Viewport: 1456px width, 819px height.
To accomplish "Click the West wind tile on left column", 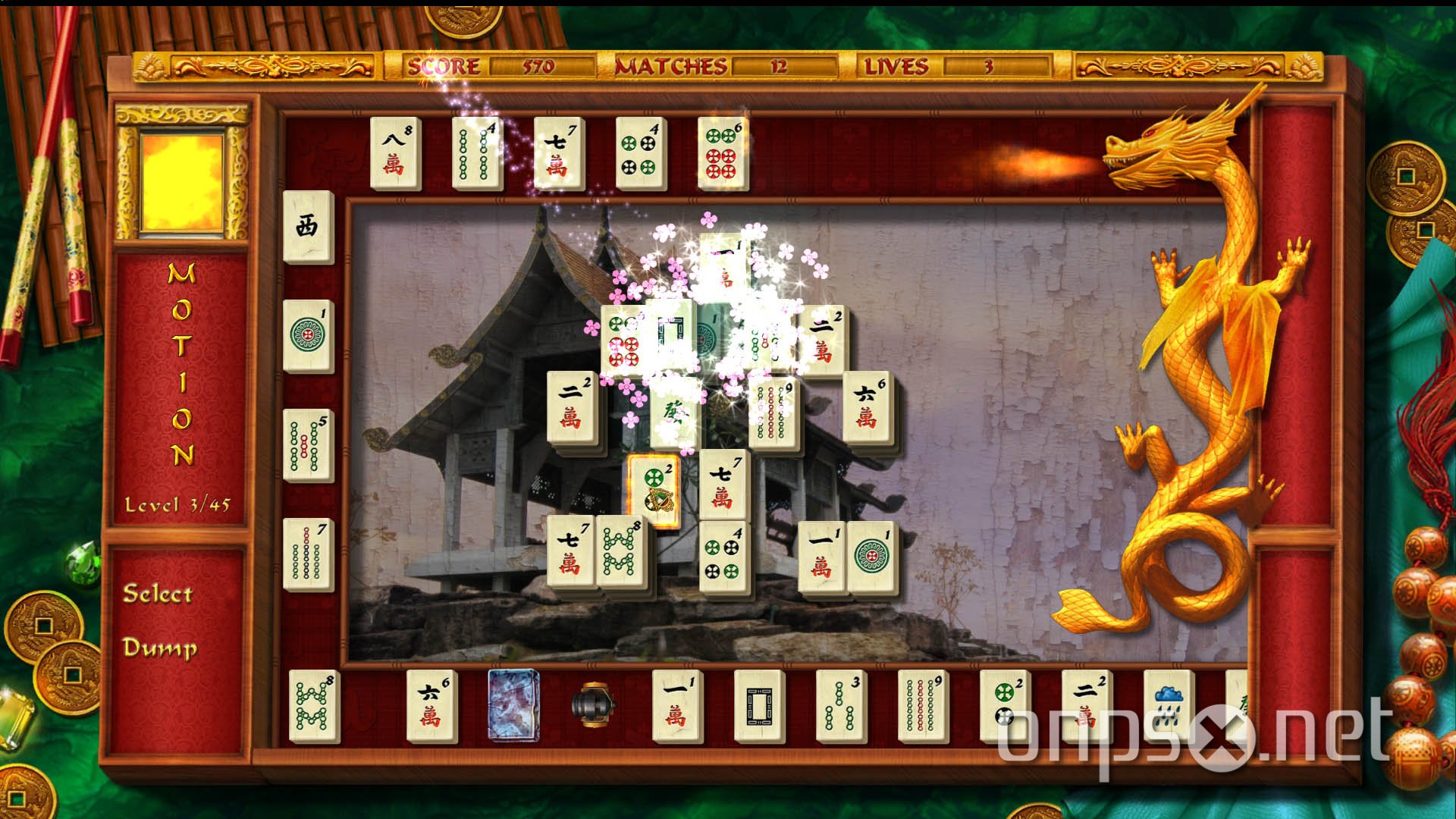I will [307, 227].
